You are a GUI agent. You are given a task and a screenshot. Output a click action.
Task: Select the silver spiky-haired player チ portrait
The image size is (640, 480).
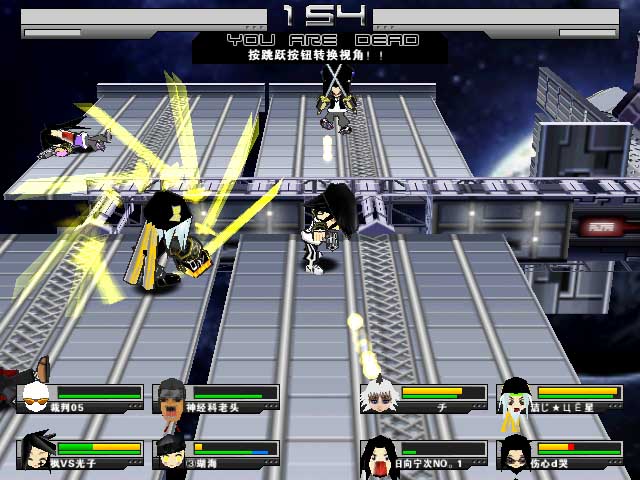[x=377, y=396]
